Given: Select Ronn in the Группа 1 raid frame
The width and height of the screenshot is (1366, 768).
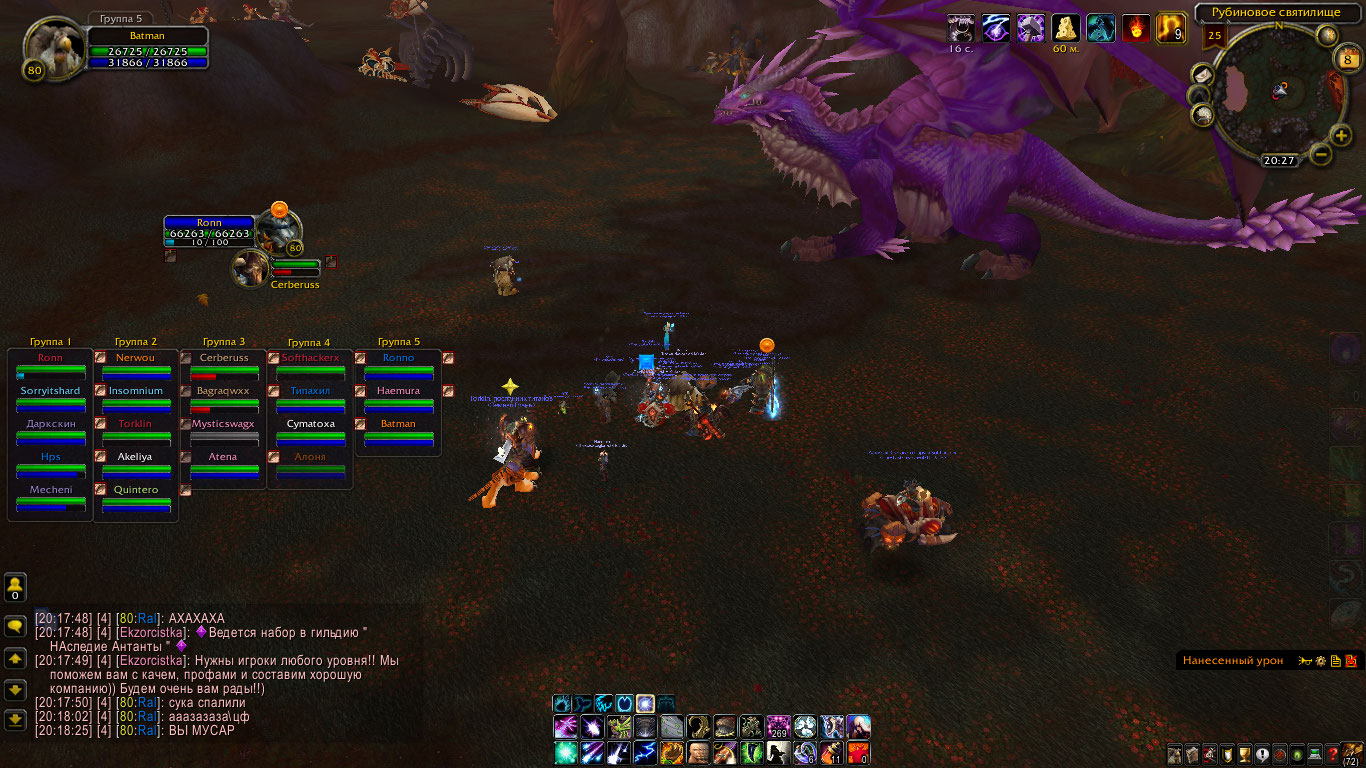Looking at the screenshot, I should (50, 366).
